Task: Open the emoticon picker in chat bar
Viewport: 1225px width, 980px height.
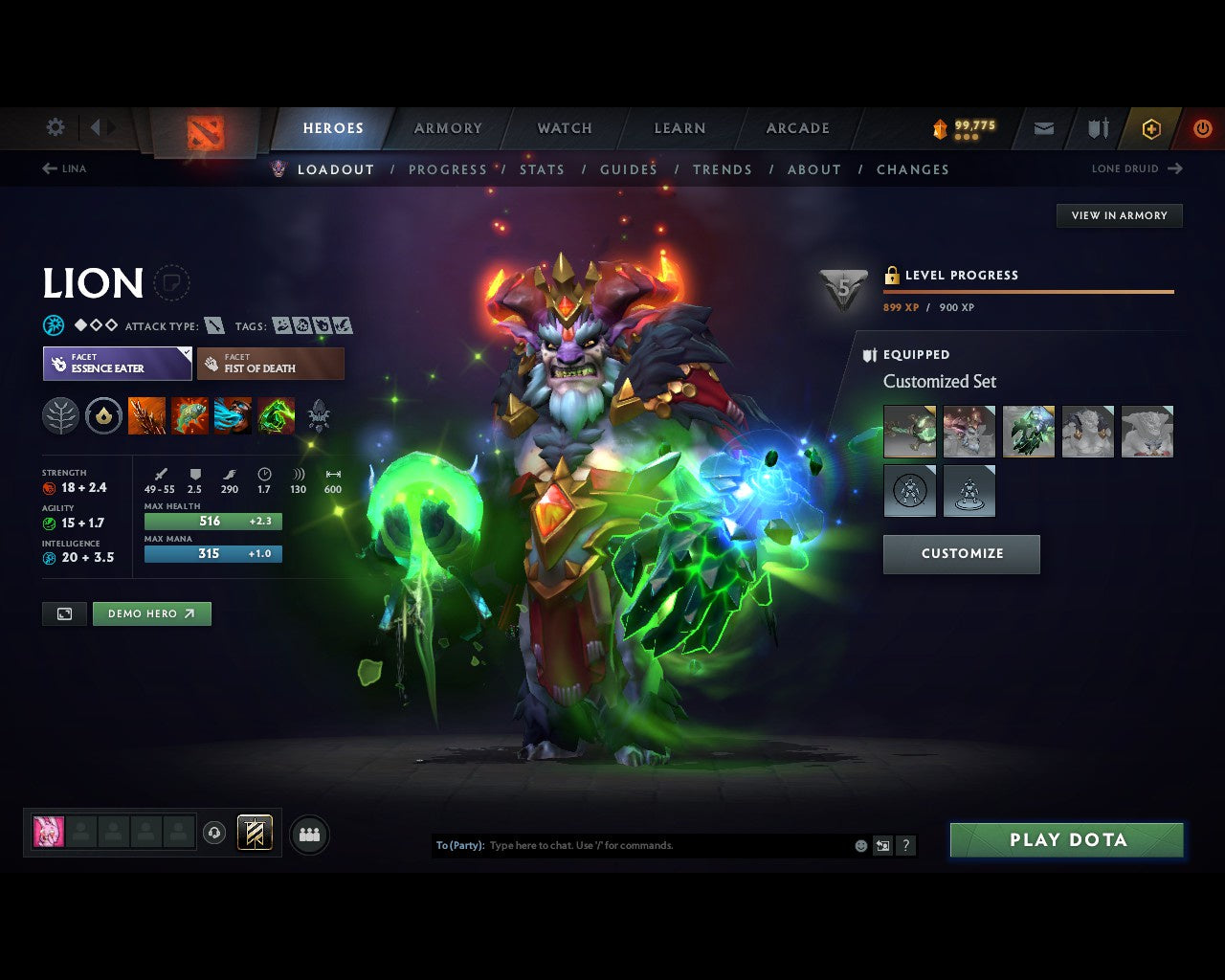Action: pos(859,845)
